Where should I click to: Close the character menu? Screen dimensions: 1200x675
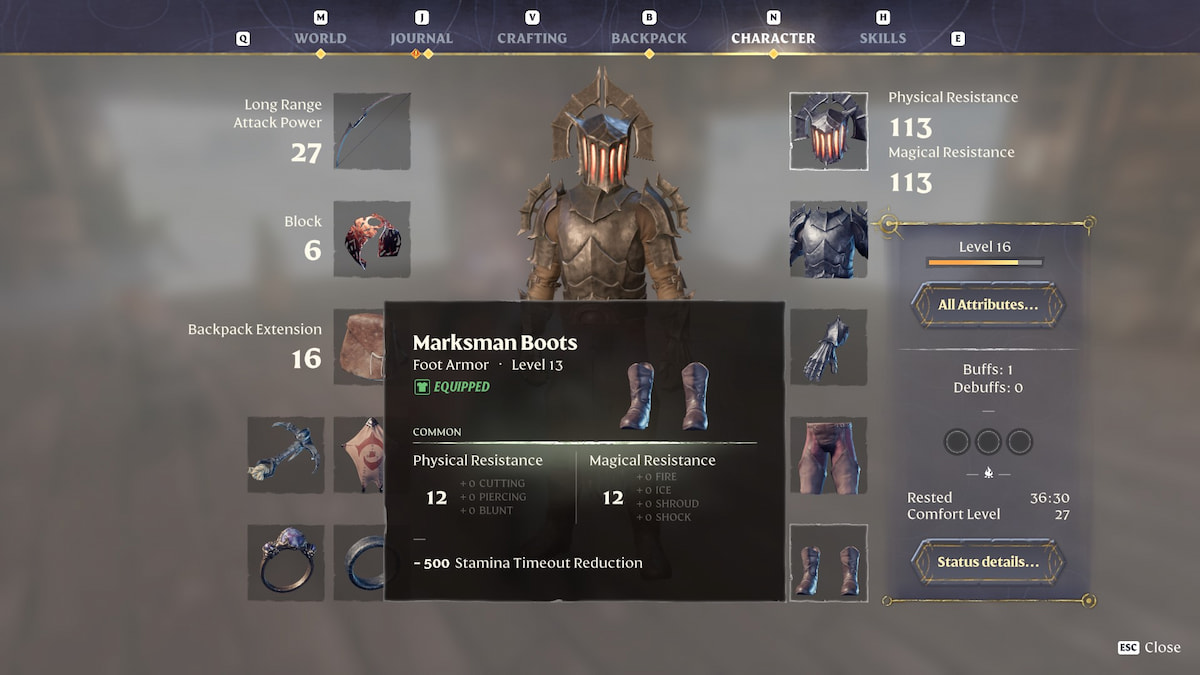tap(1150, 647)
